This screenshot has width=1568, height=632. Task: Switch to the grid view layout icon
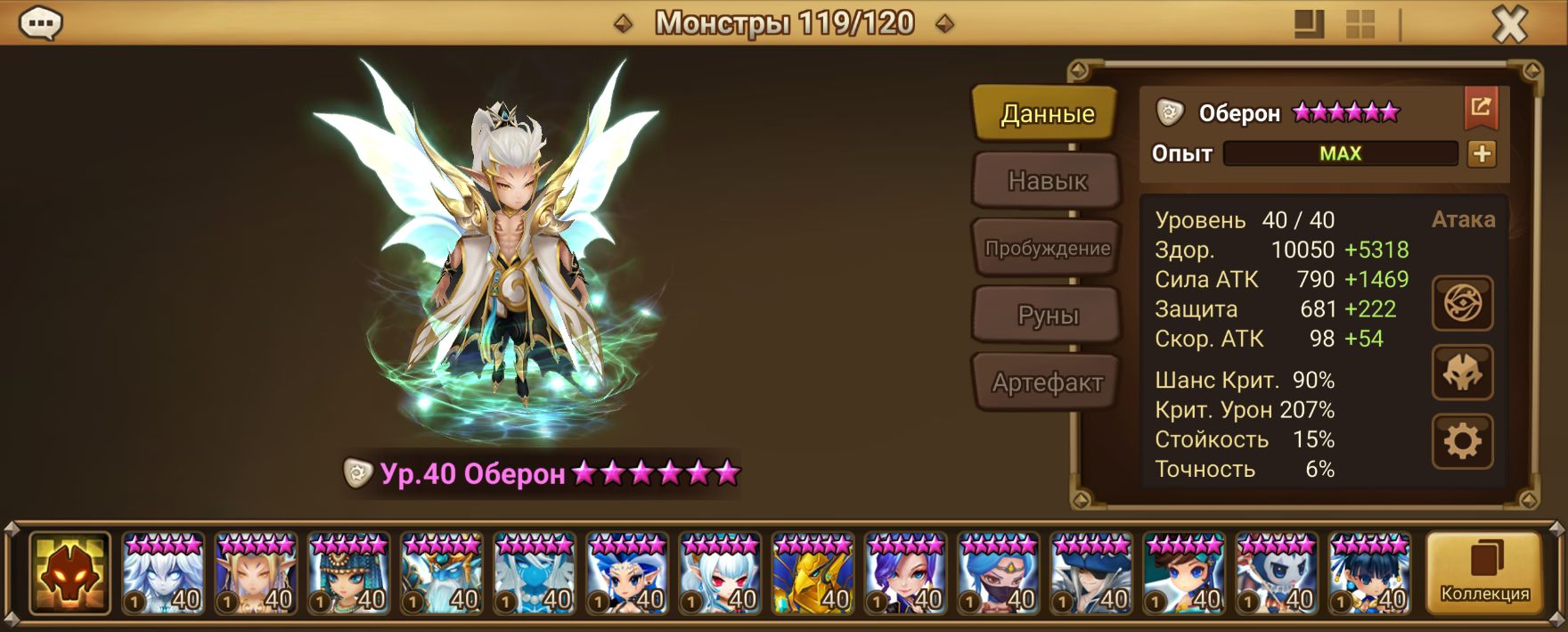pos(1360,25)
